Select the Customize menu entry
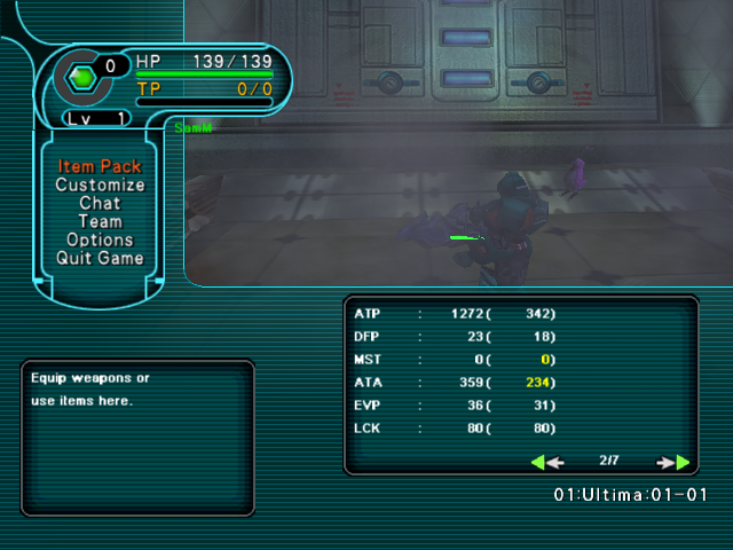 pos(100,185)
